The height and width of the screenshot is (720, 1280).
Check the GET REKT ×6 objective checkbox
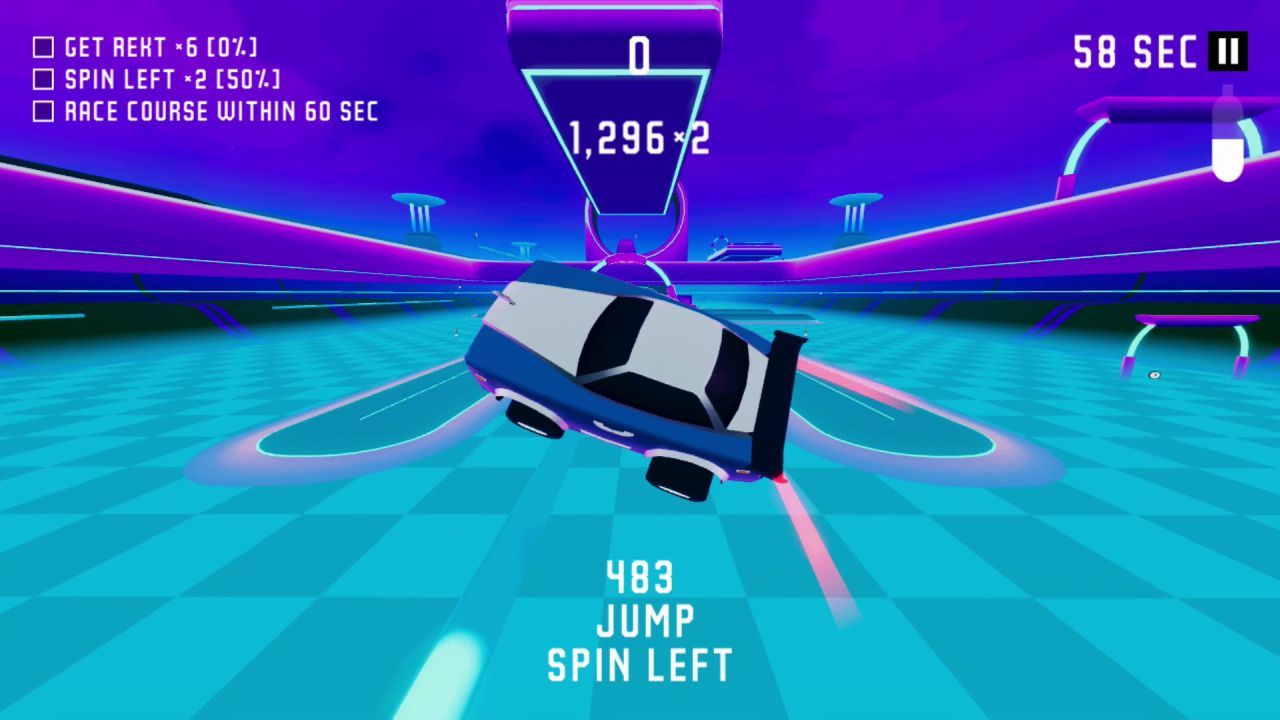click(x=42, y=46)
